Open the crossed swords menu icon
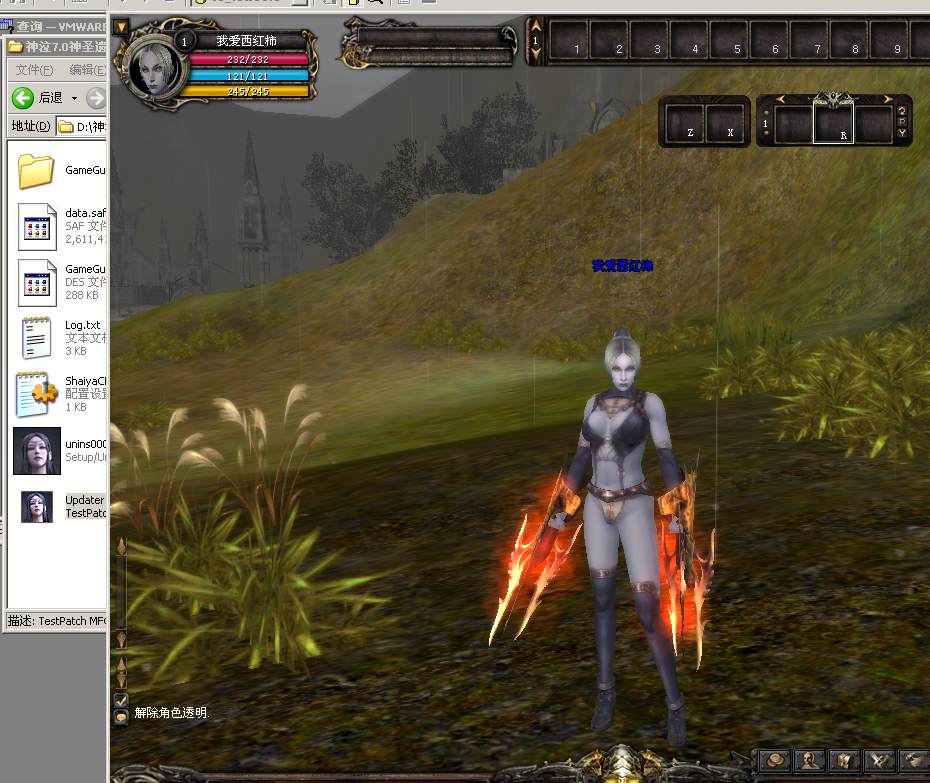The height and width of the screenshot is (783, 930). point(879,761)
